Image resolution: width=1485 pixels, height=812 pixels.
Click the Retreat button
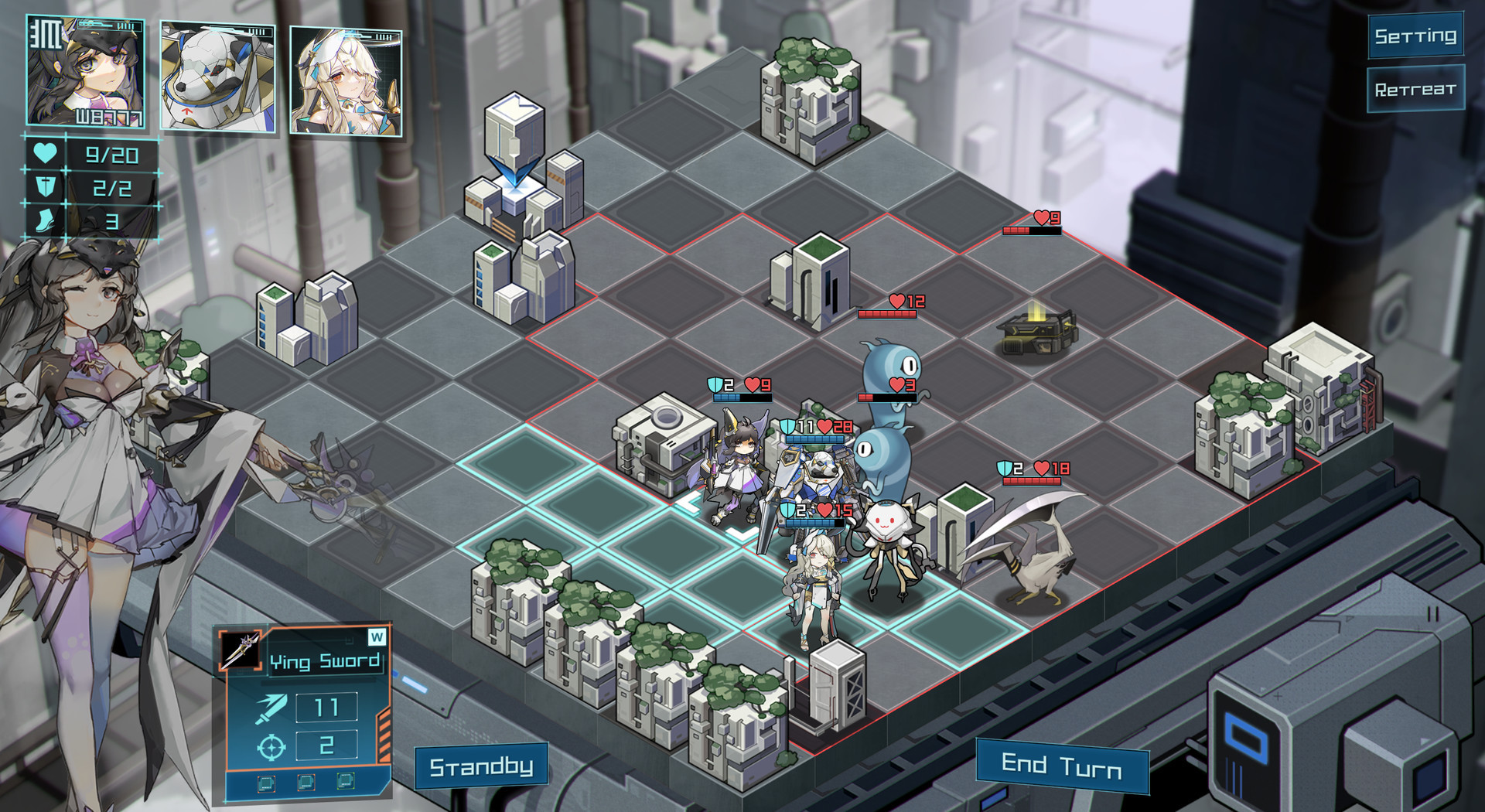pyautogui.click(x=1415, y=90)
